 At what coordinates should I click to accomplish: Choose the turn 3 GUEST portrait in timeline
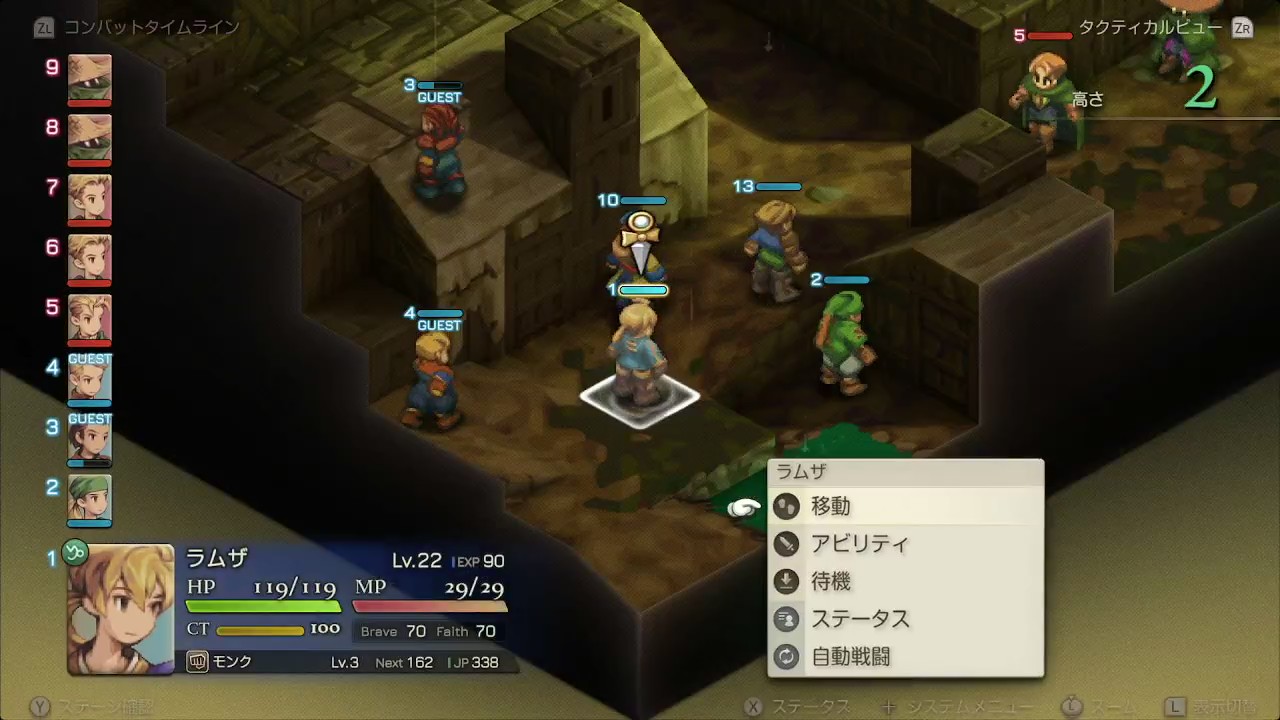(x=89, y=441)
